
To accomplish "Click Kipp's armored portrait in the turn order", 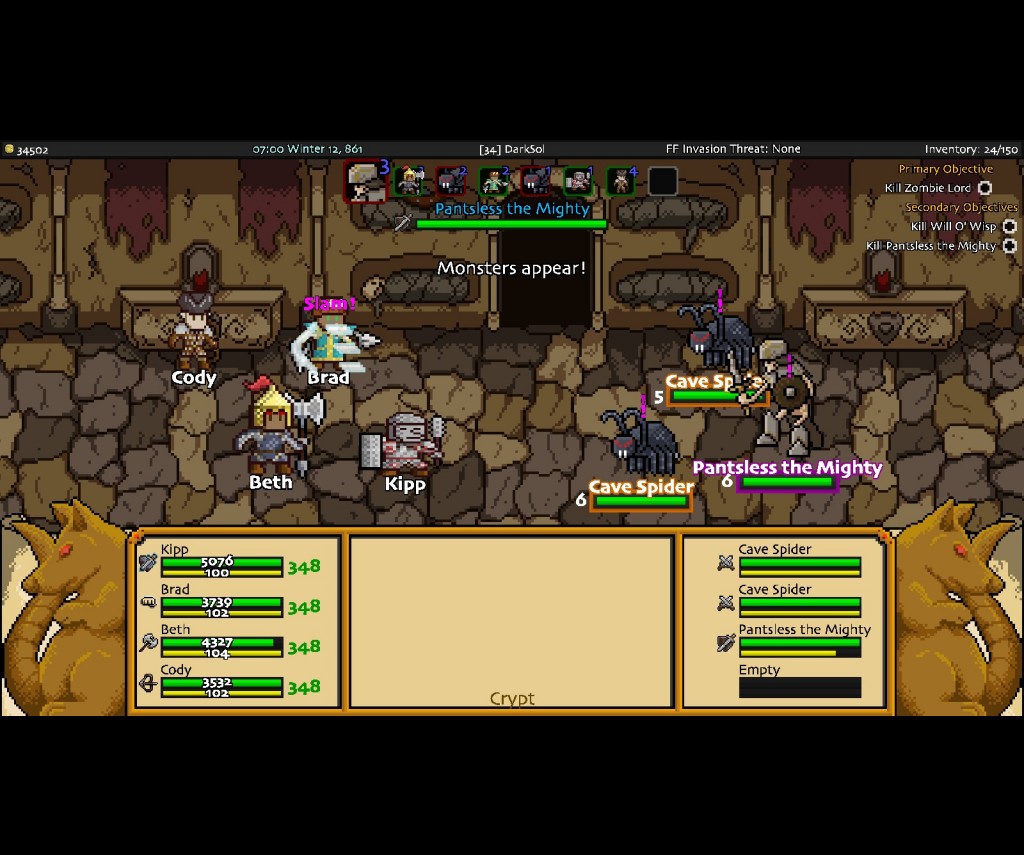I will 578,182.
